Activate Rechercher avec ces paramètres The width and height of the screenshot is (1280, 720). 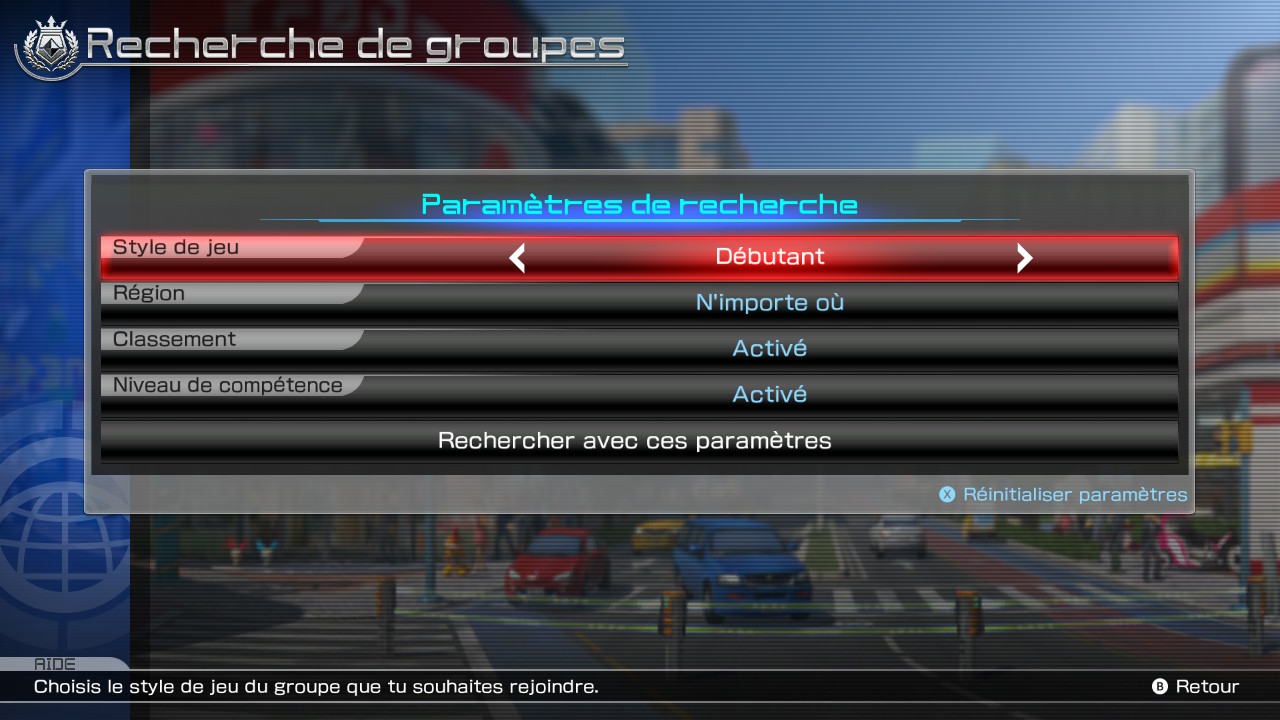coord(636,441)
